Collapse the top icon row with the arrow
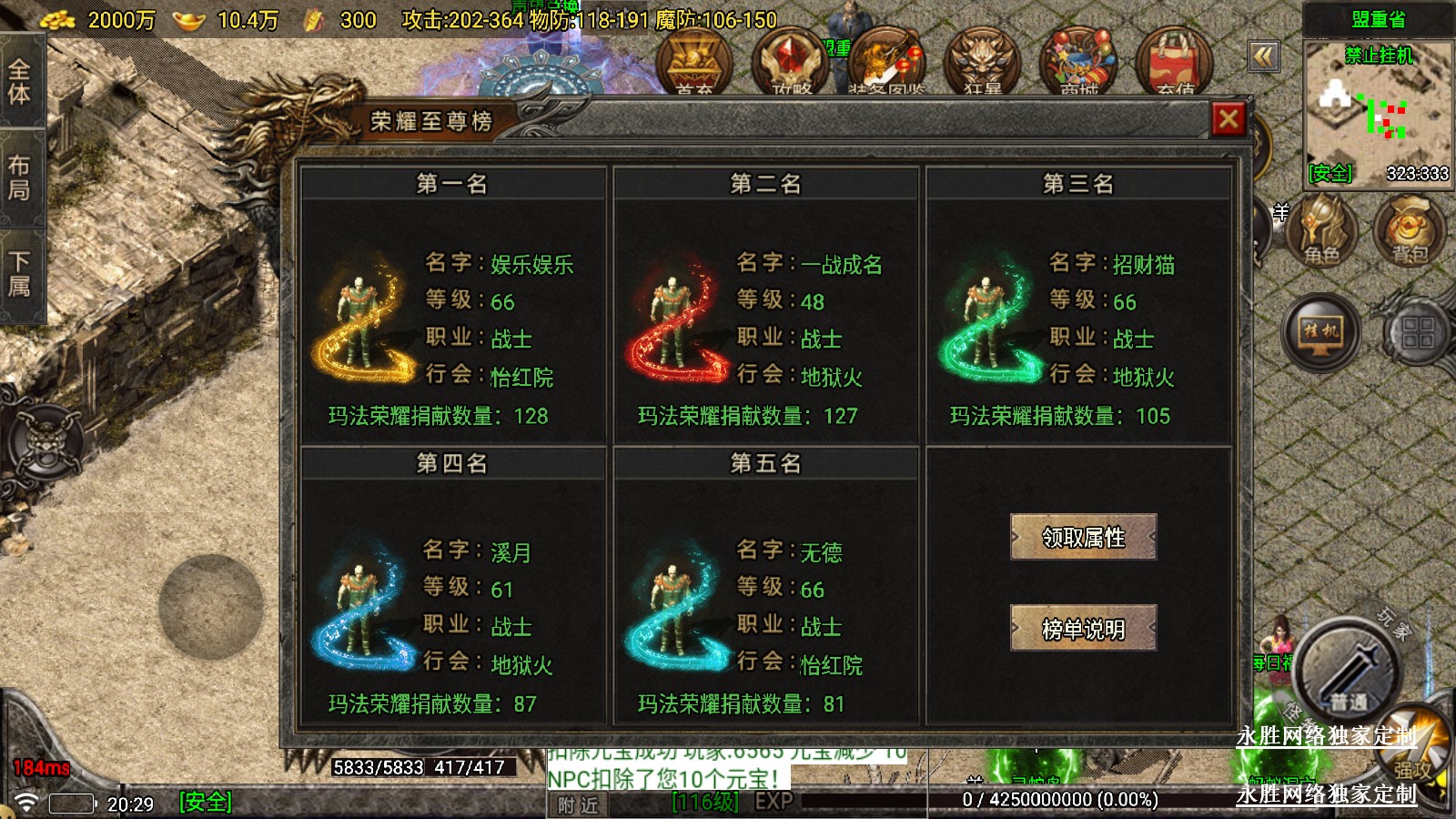This screenshot has width=1456, height=819. [1263, 56]
